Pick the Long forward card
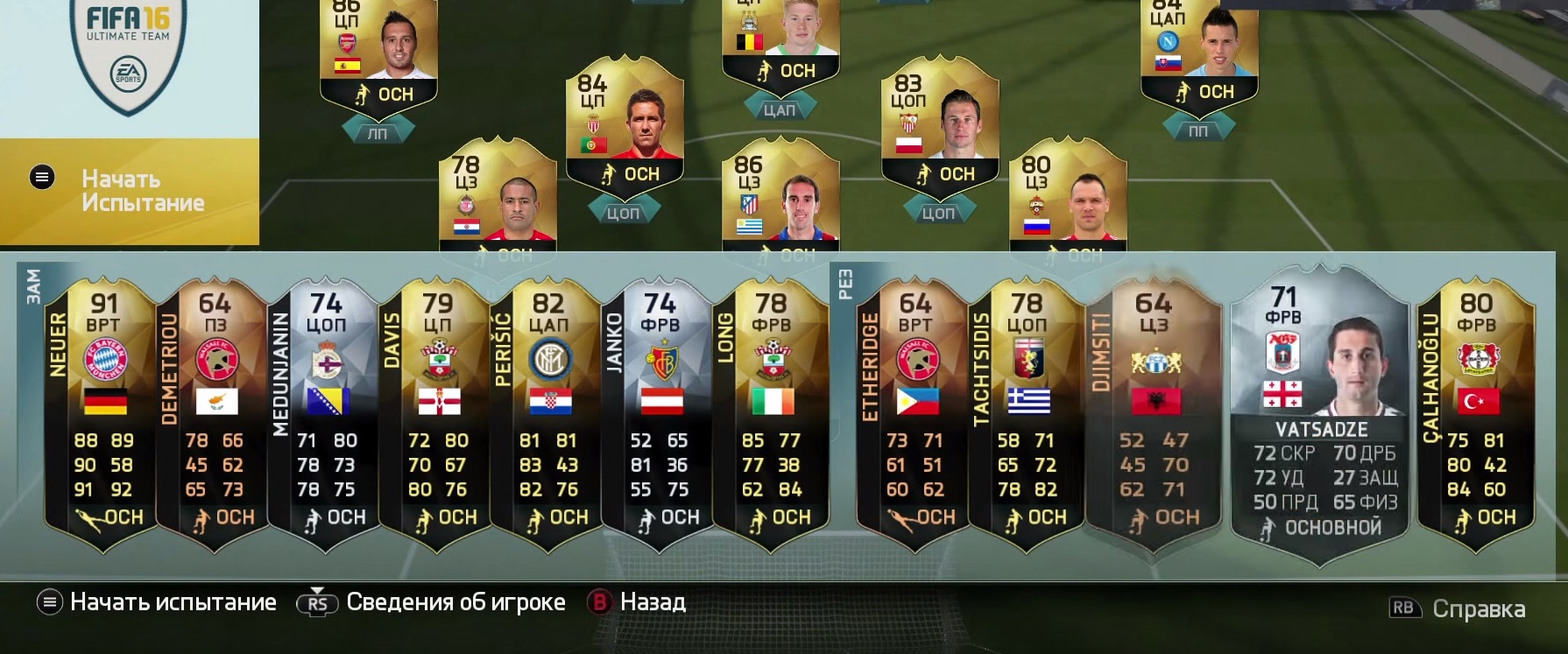The image size is (1568, 654). (771, 411)
